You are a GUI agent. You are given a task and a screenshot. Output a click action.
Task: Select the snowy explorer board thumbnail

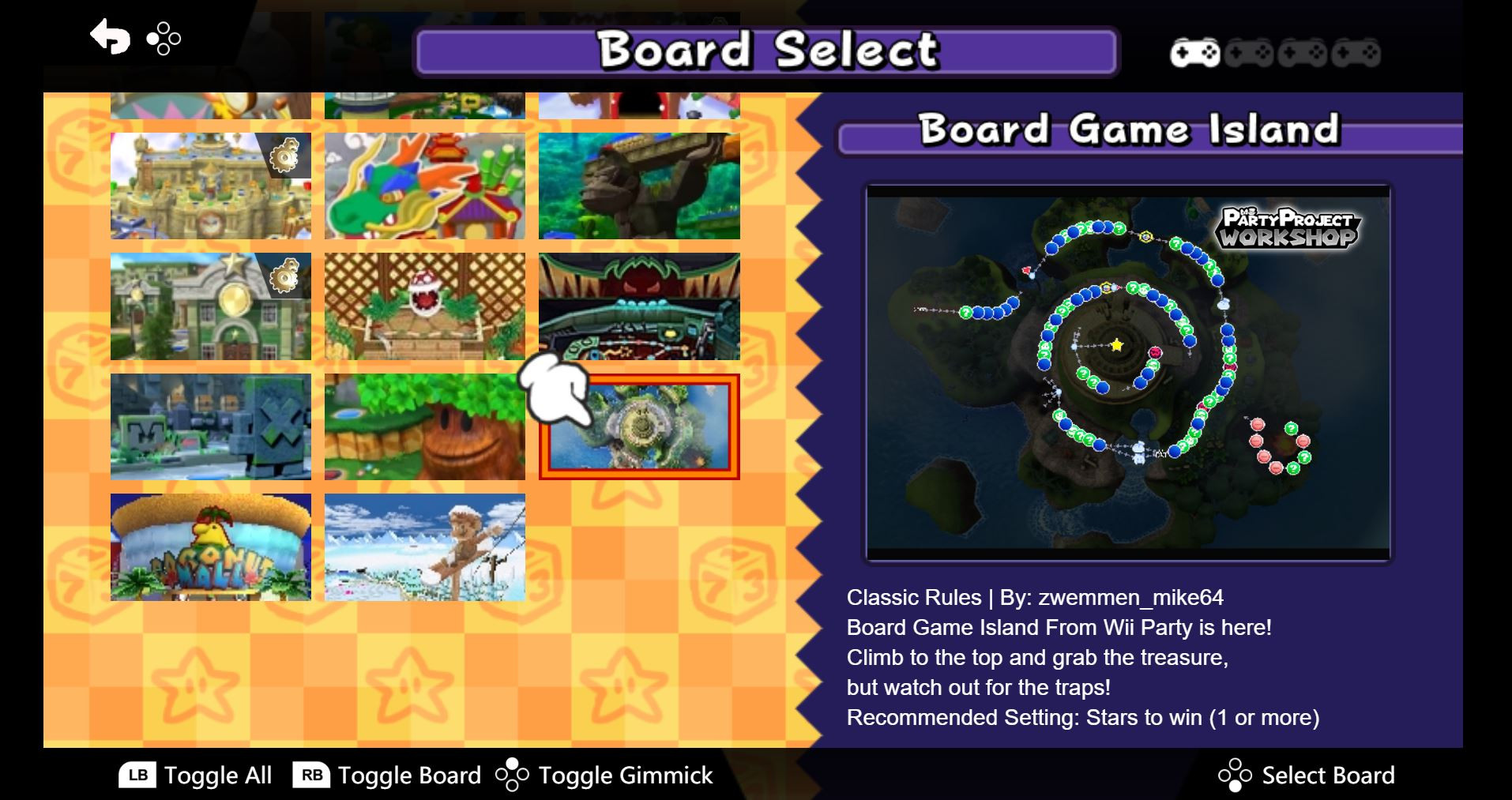(425, 546)
